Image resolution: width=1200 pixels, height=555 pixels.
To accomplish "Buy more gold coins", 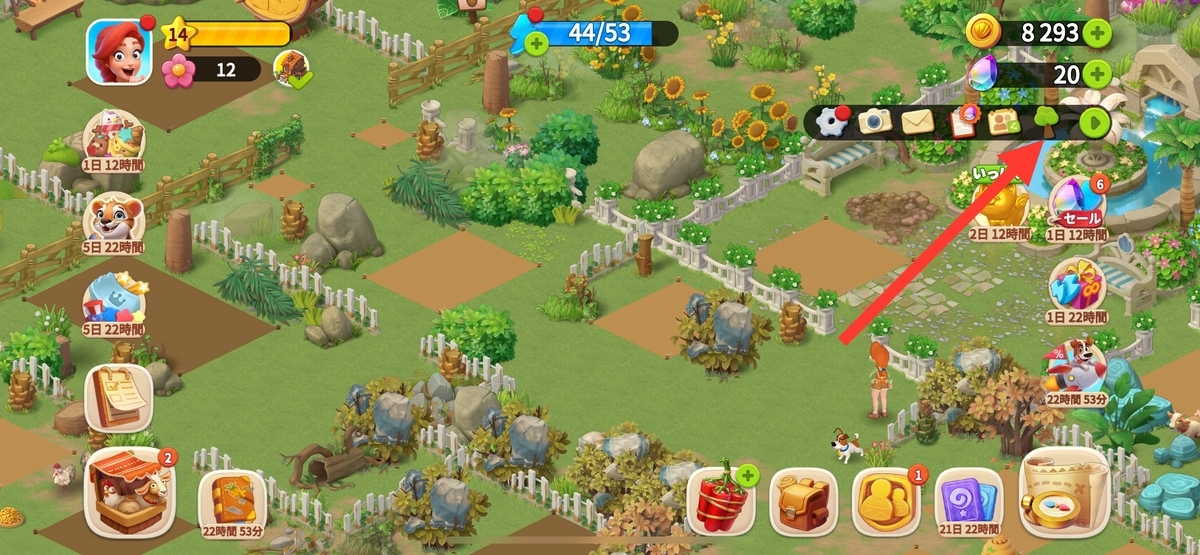I will click(x=1097, y=33).
